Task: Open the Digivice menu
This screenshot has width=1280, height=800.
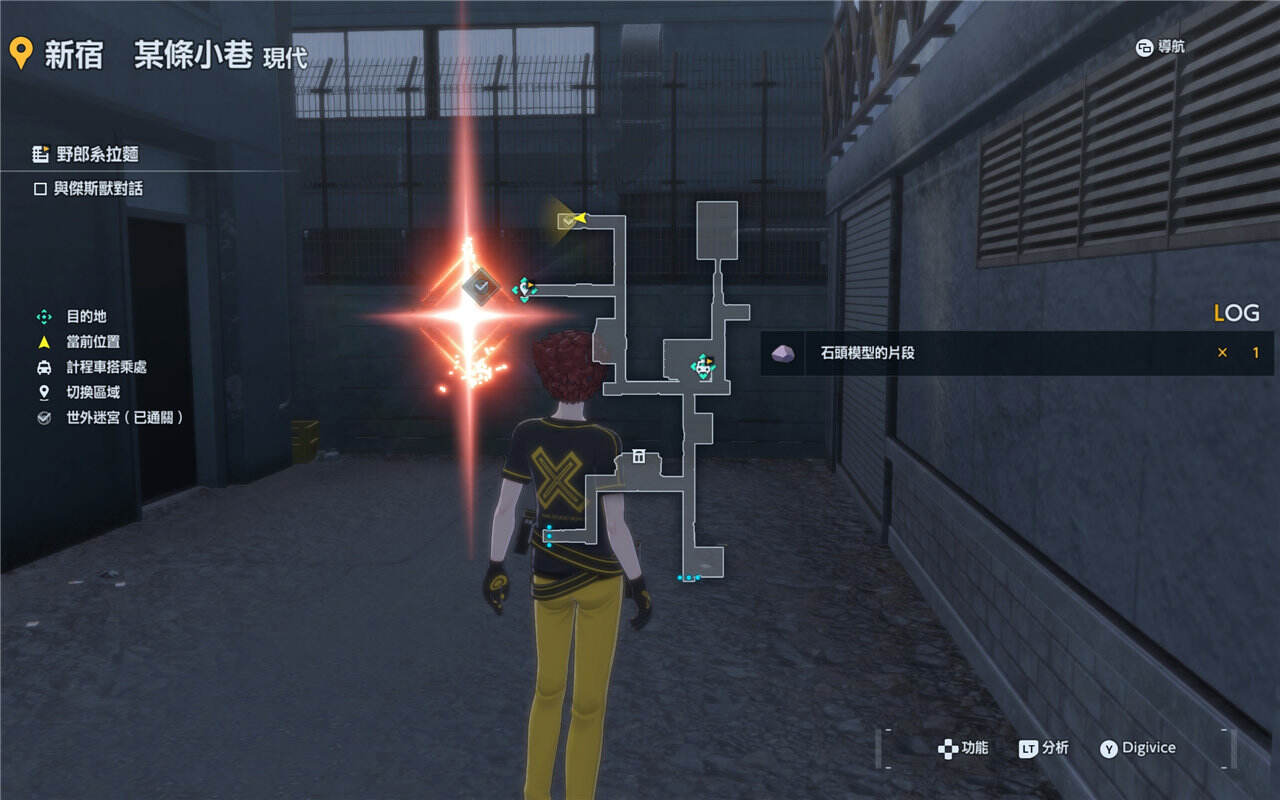Action: coord(1138,748)
